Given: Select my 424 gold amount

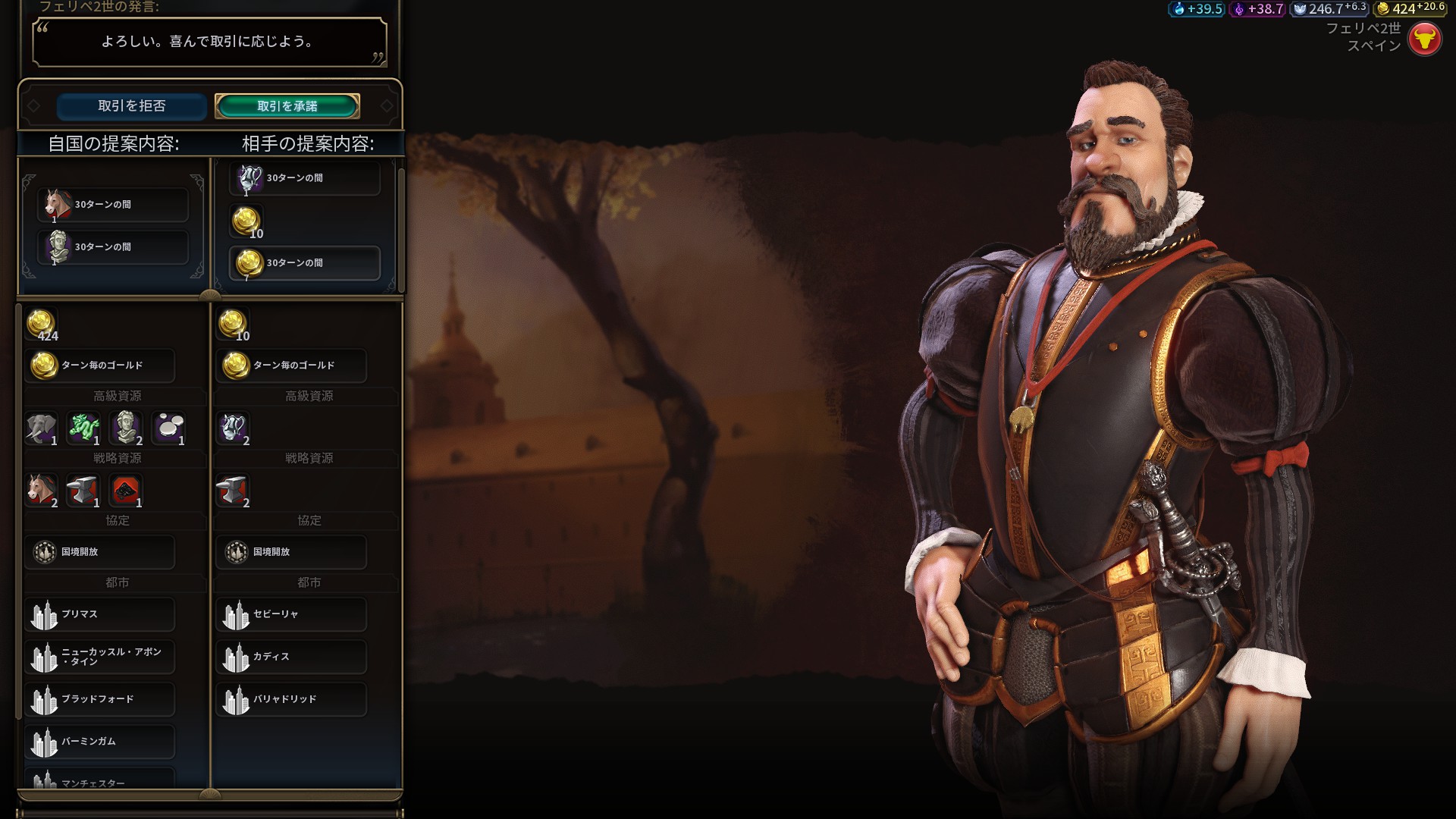Looking at the screenshot, I should (42, 325).
